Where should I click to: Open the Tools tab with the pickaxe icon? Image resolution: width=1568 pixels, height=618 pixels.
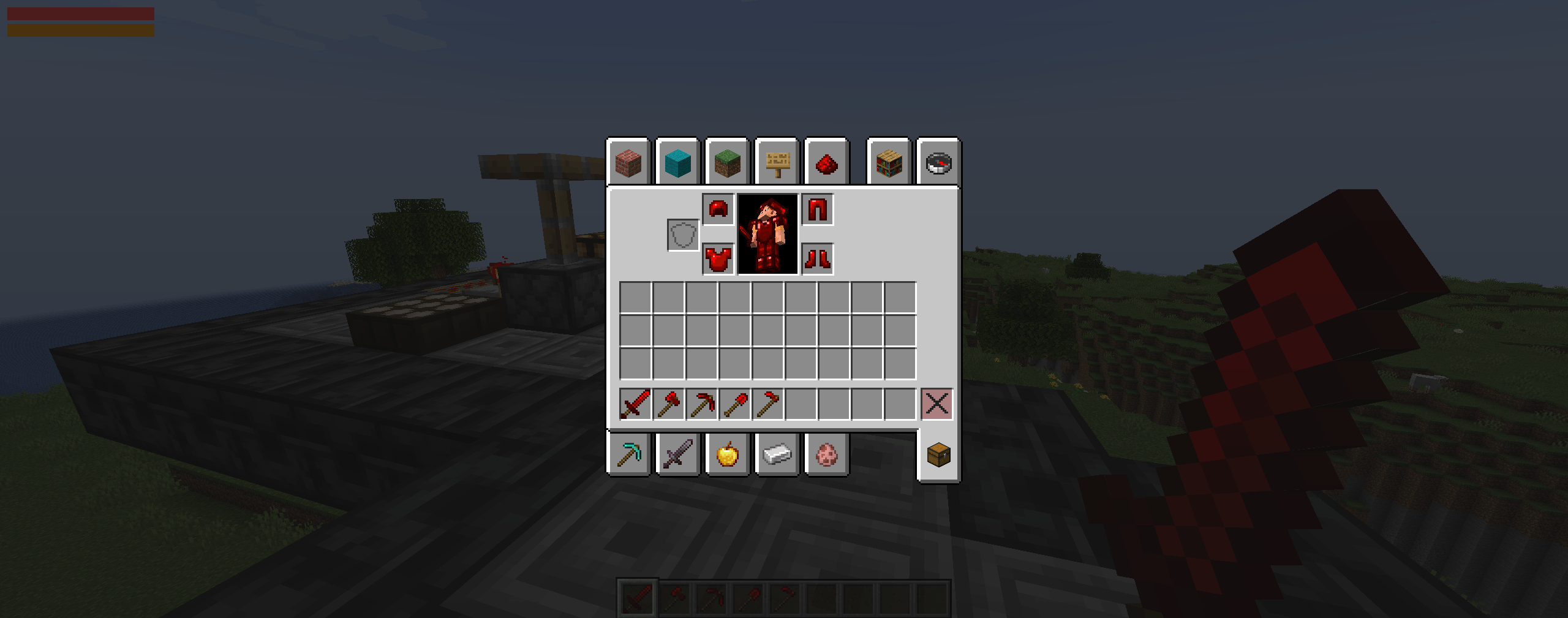(630, 454)
